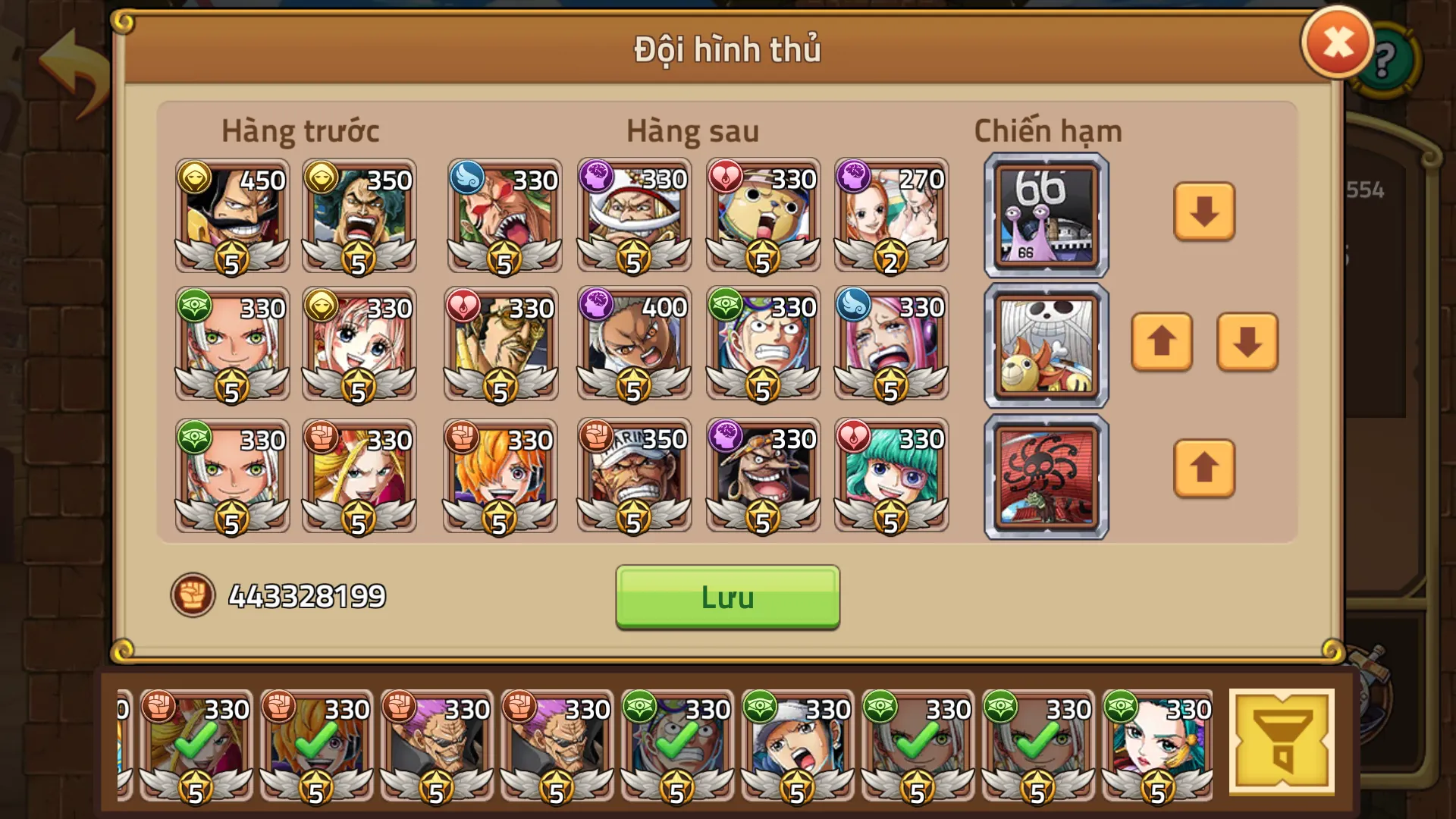Select the Germa 66 Den Den Mushi battleship
This screenshot has height=819, width=1456.
(x=1045, y=215)
